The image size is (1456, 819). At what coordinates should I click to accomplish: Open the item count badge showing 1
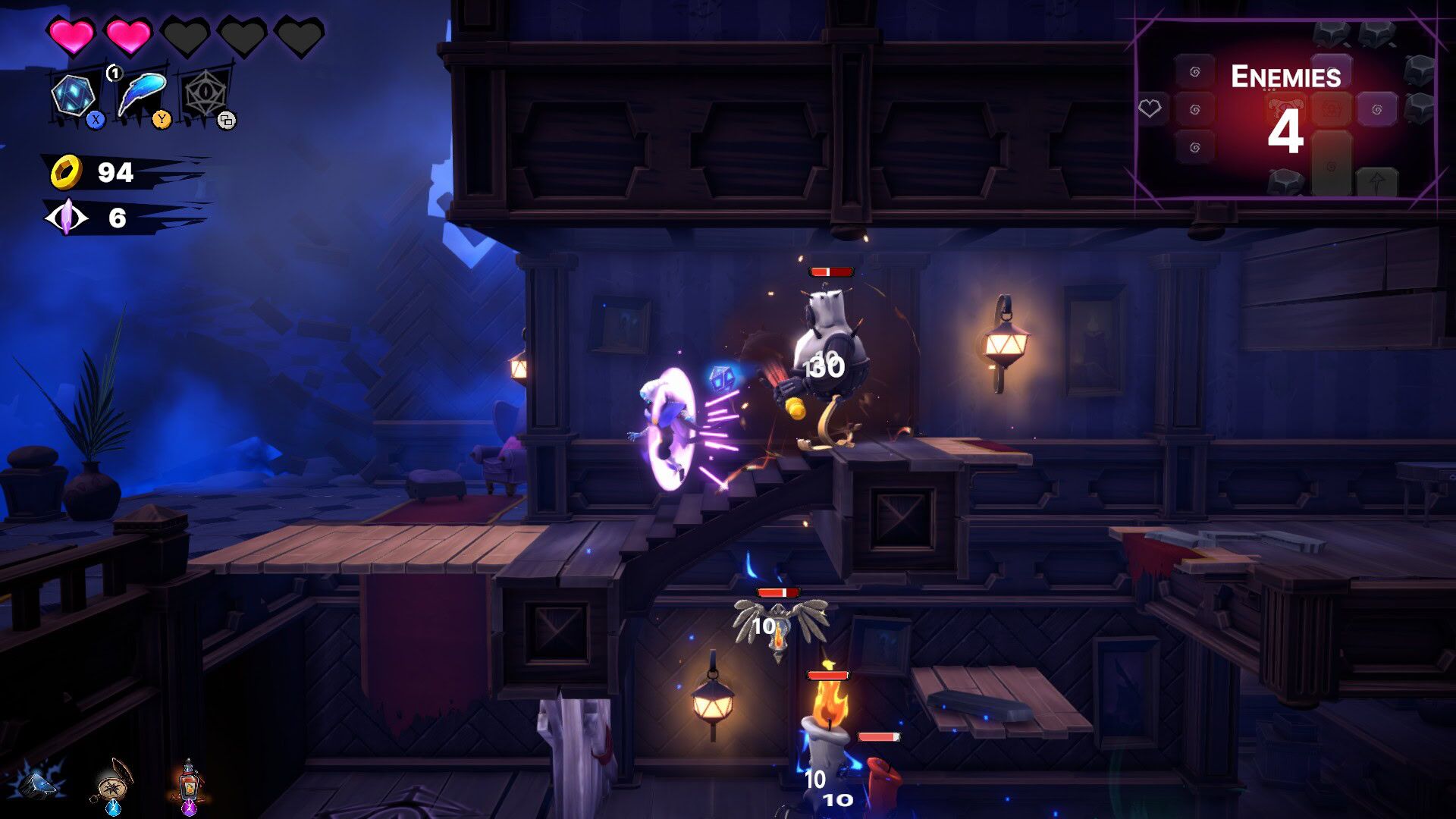pos(114,73)
